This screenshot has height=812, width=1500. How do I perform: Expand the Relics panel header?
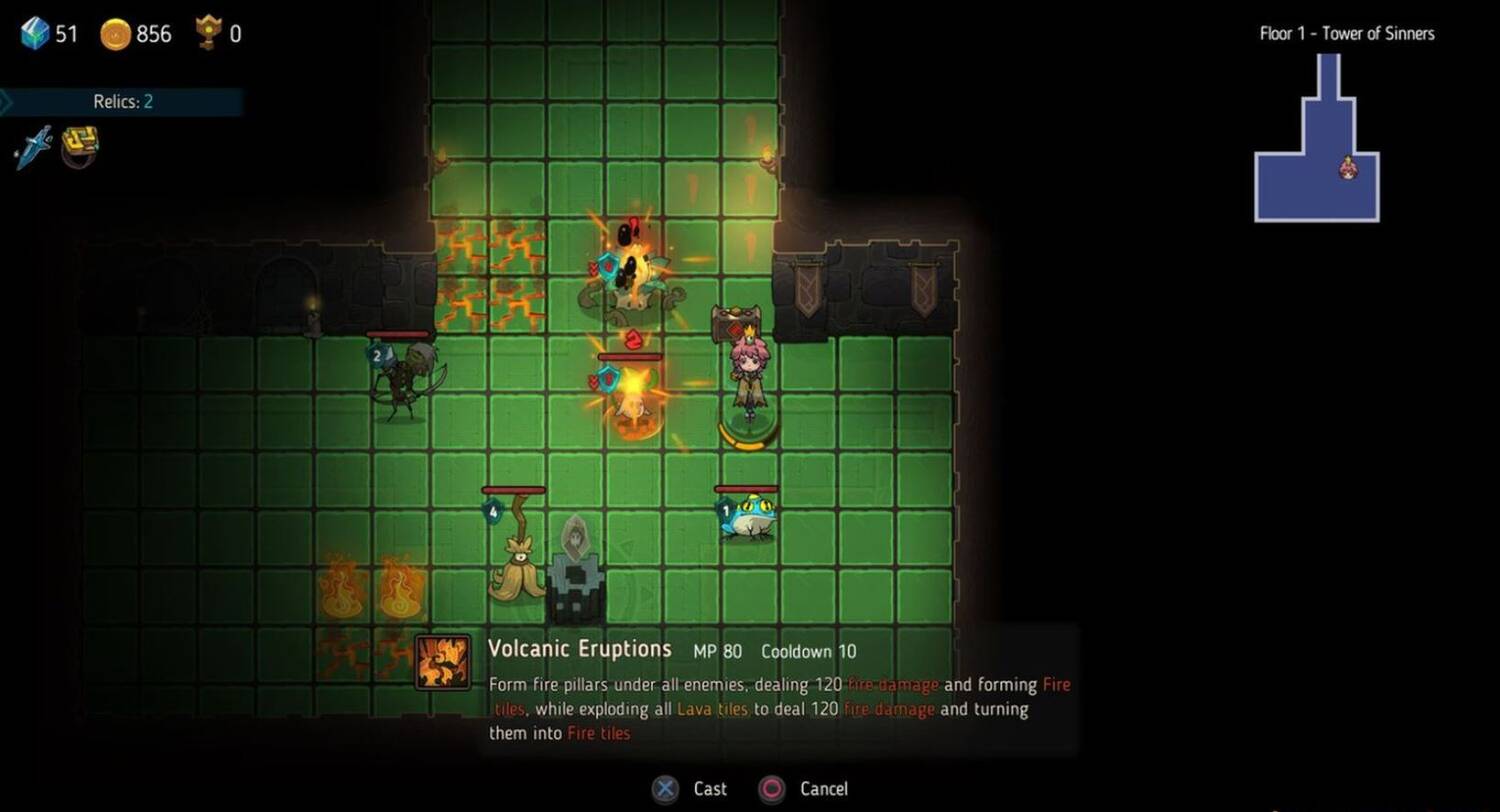pos(122,101)
